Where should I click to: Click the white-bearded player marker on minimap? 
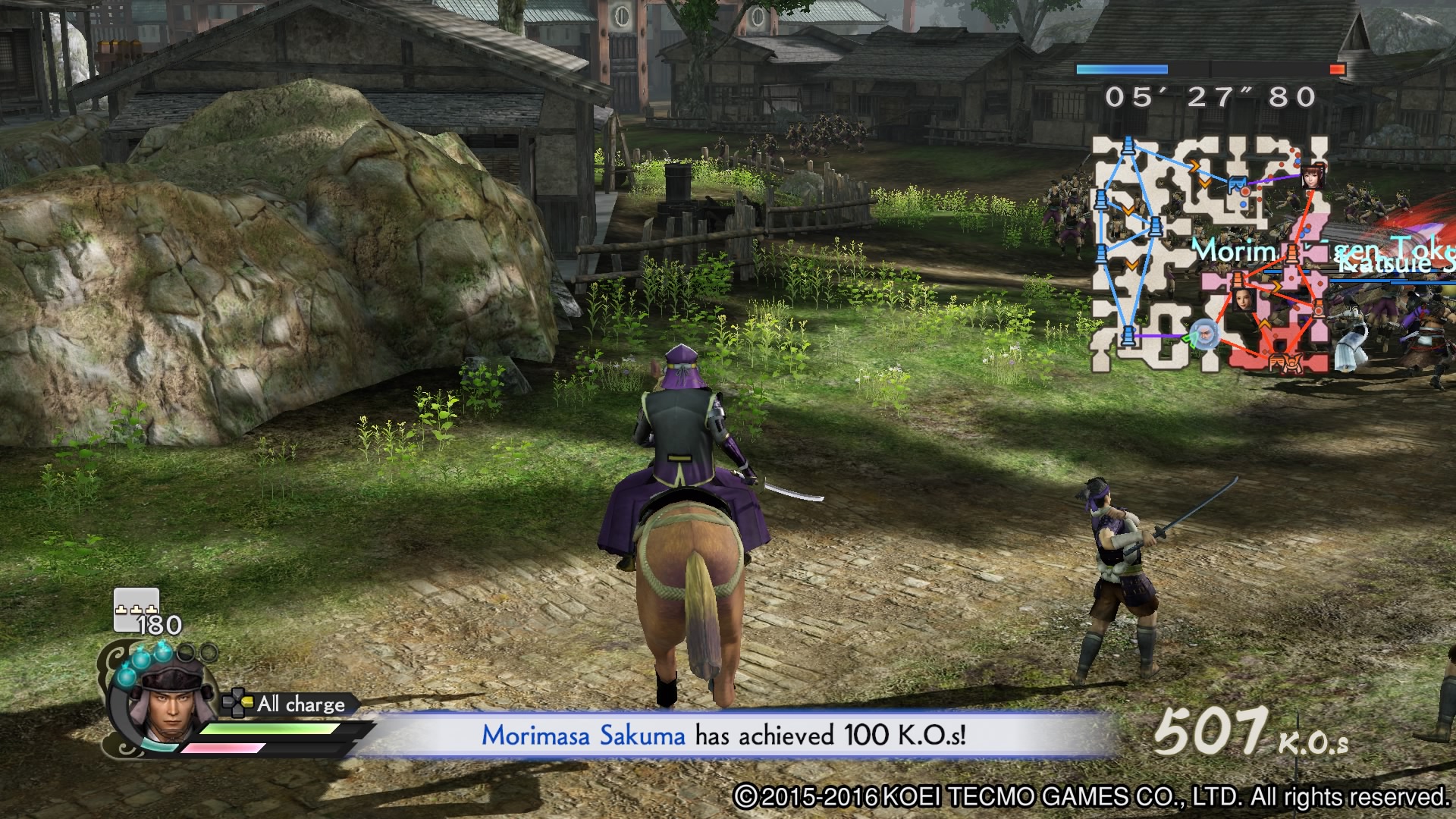click(x=1203, y=333)
